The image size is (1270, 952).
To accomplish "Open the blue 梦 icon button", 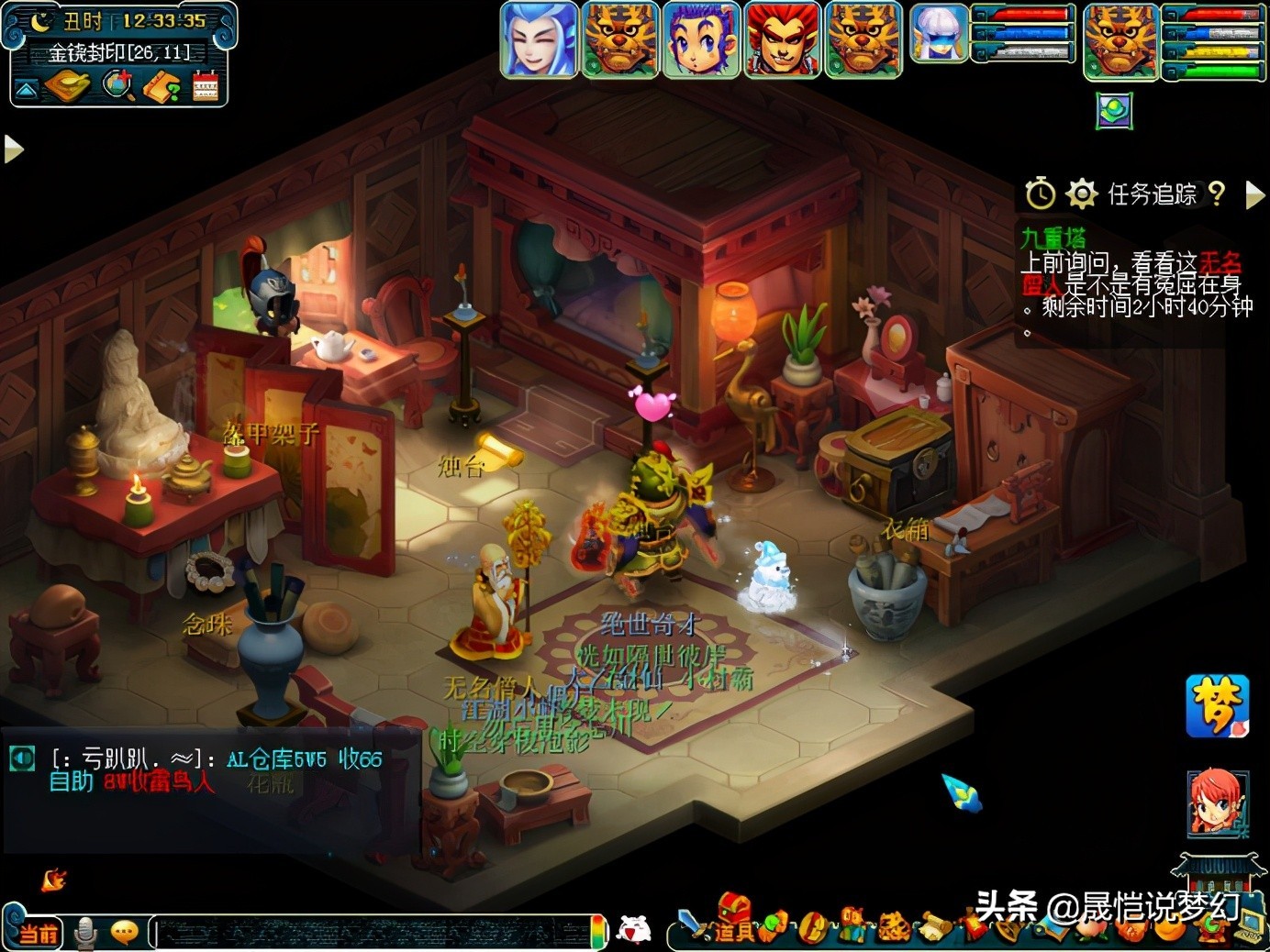I will click(x=1217, y=705).
